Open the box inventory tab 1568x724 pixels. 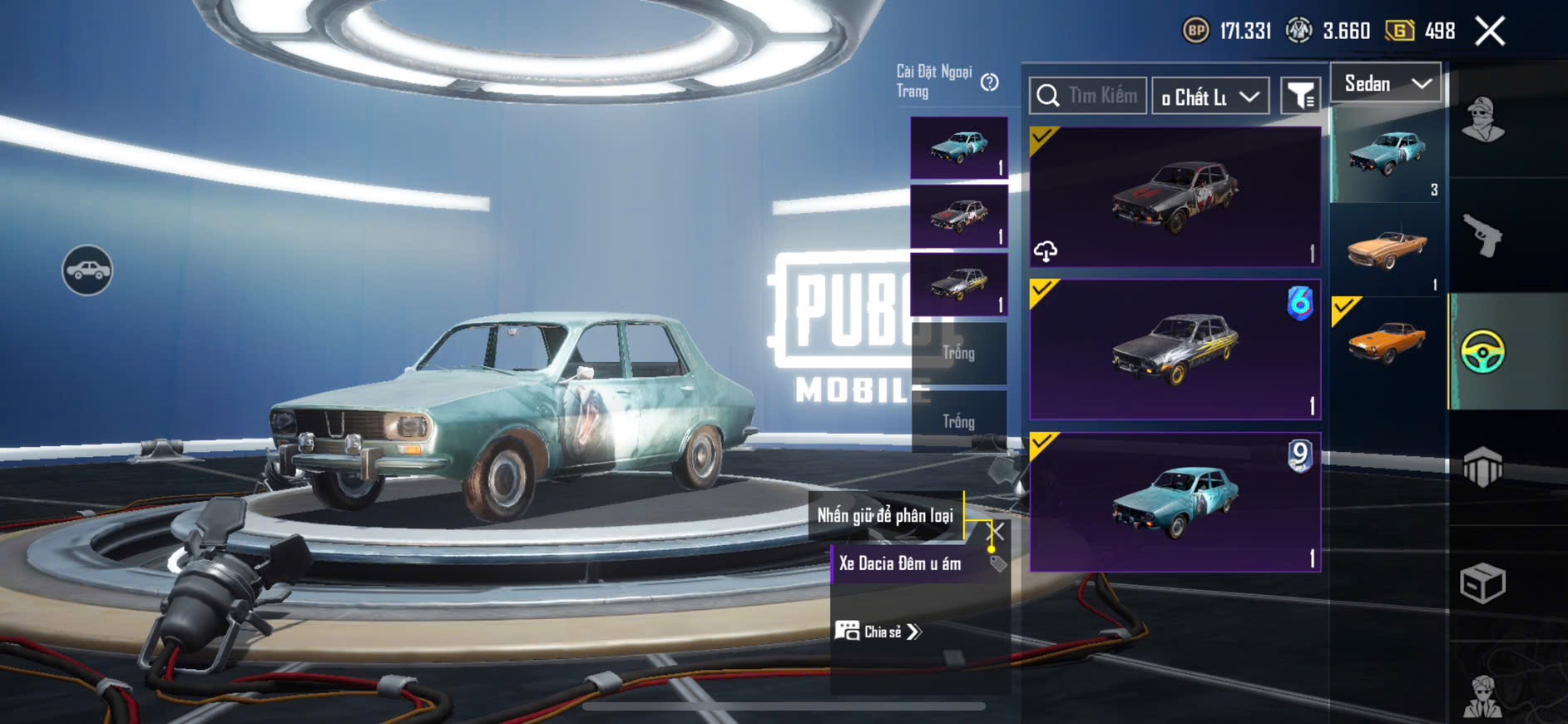[1483, 583]
